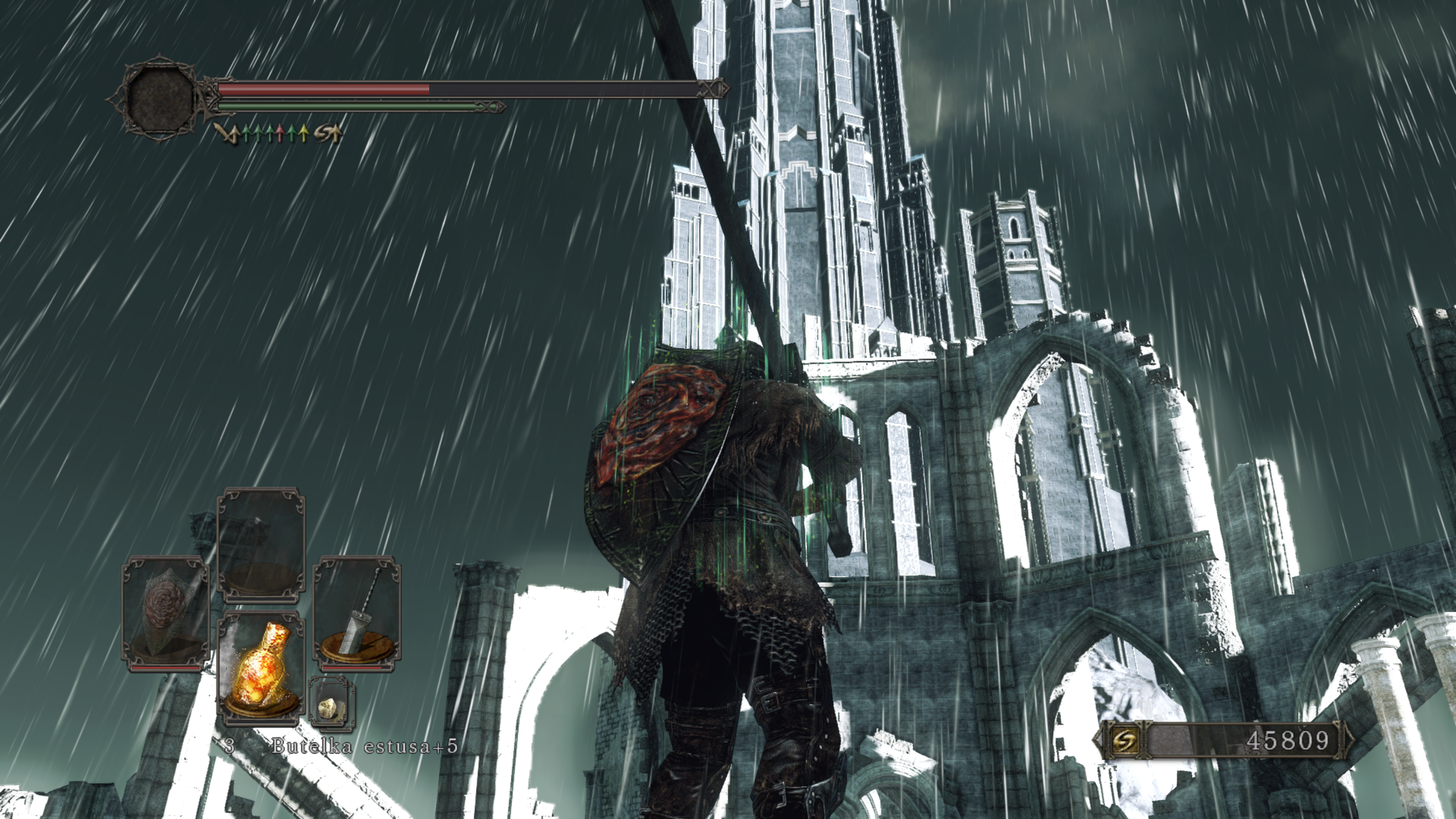Choose the rose-emblem shield slot
The height and width of the screenshot is (819, 1456).
(x=166, y=614)
